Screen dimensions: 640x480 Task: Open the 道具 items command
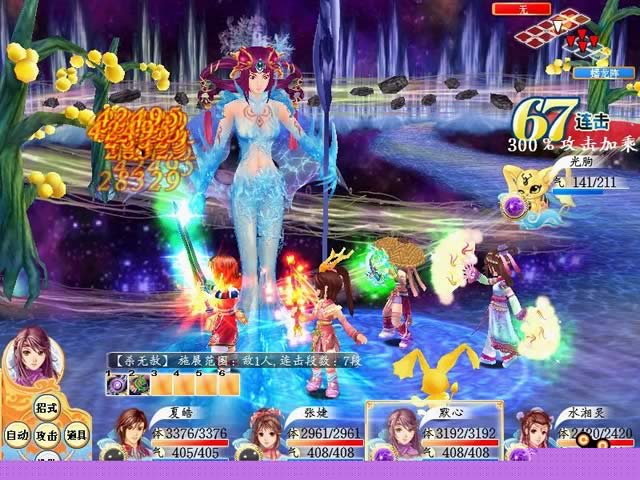point(77,435)
